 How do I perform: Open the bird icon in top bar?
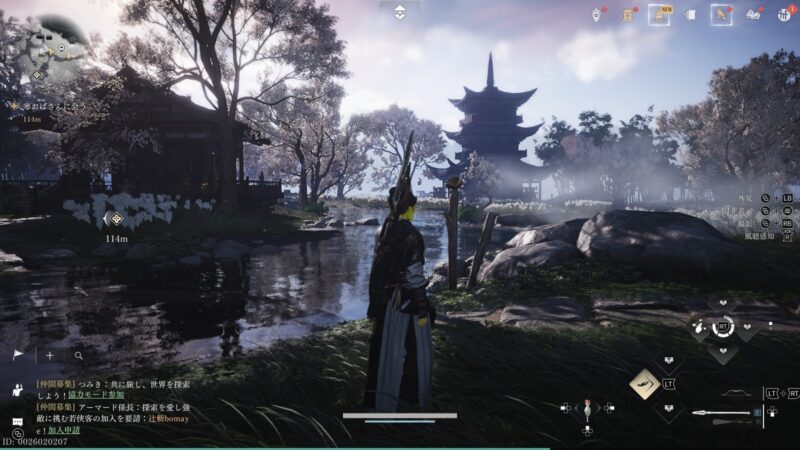721,14
